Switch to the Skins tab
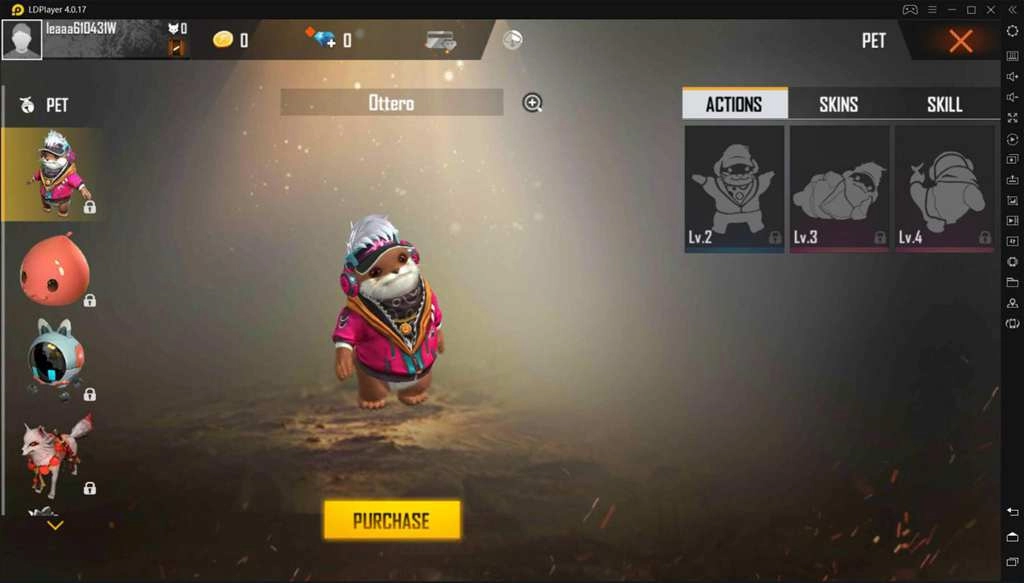Viewport: 1024px width, 583px height. point(838,104)
